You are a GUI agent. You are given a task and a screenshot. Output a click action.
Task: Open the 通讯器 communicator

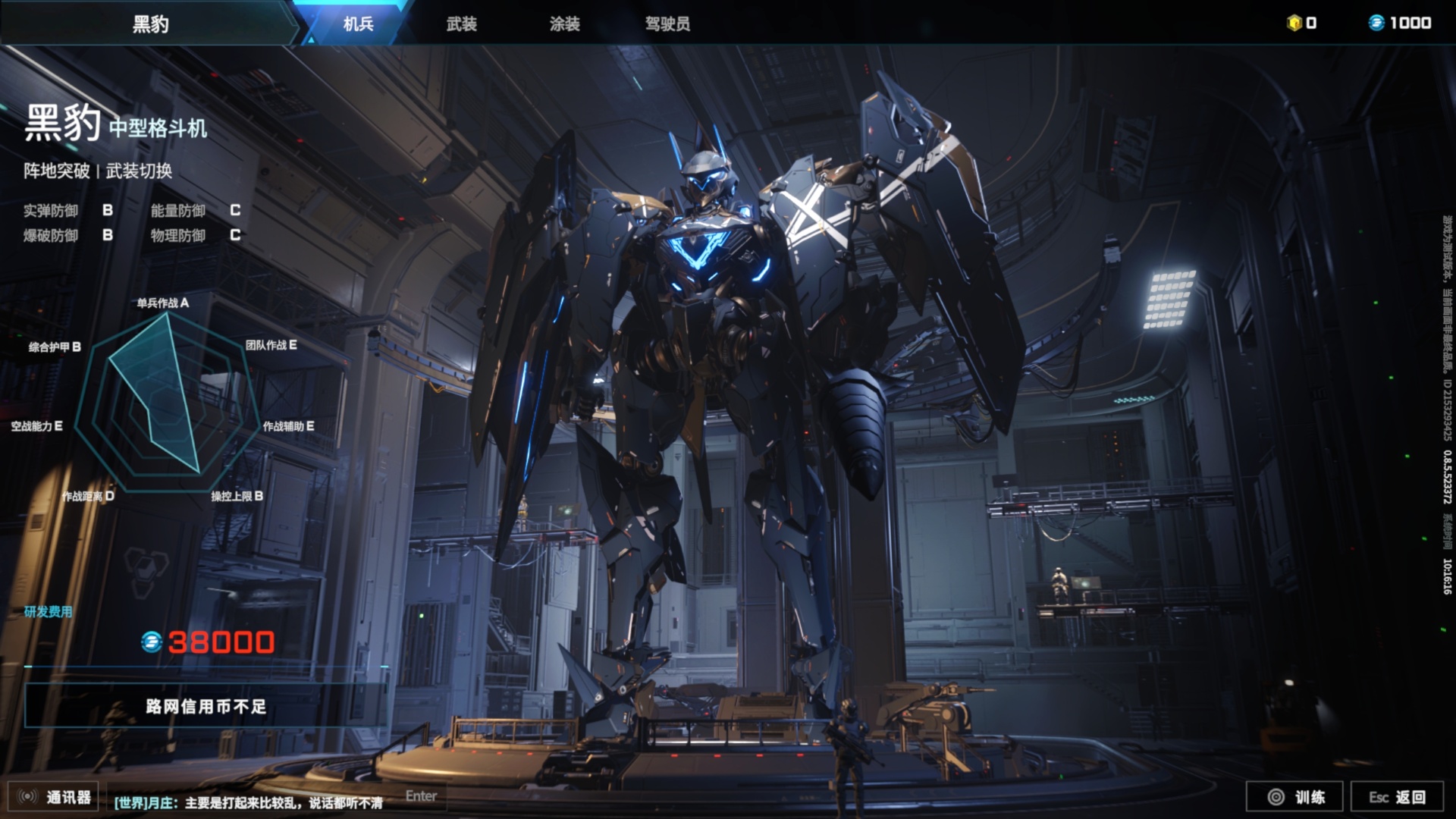pyautogui.click(x=55, y=797)
